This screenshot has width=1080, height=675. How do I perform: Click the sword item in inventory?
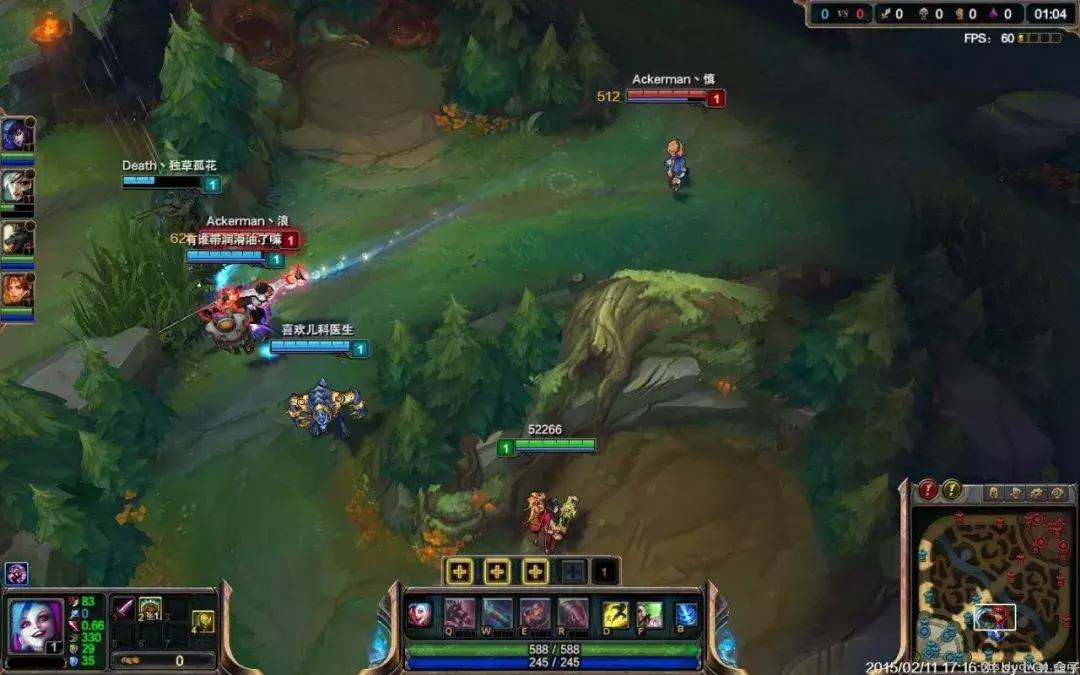tap(123, 607)
